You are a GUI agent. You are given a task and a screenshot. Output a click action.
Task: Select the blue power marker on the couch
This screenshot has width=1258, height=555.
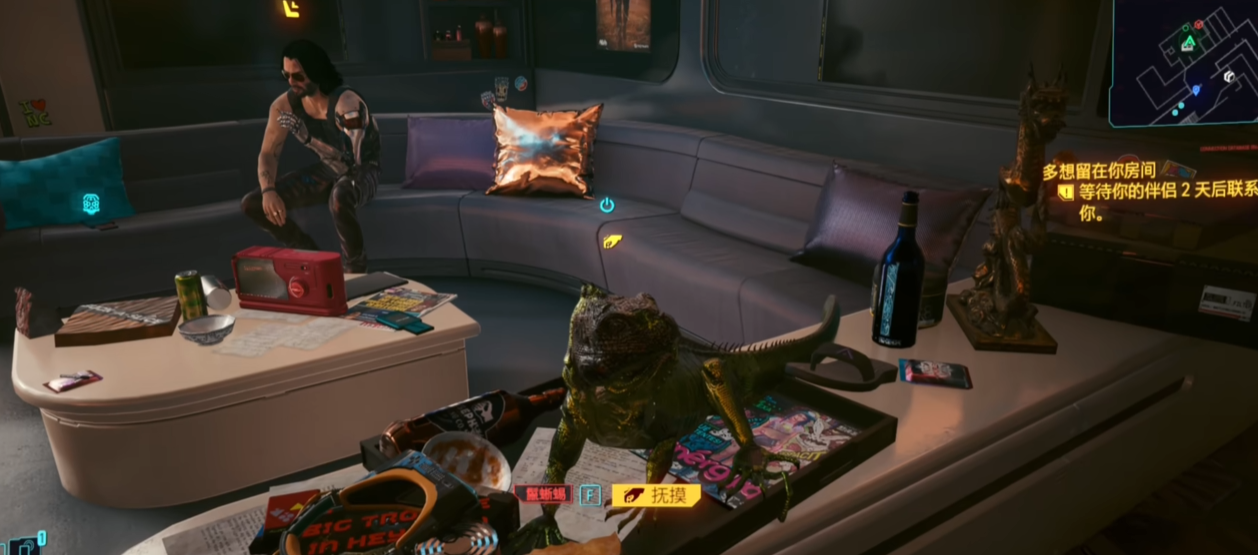pyautogui.click(x=607, y=205)
